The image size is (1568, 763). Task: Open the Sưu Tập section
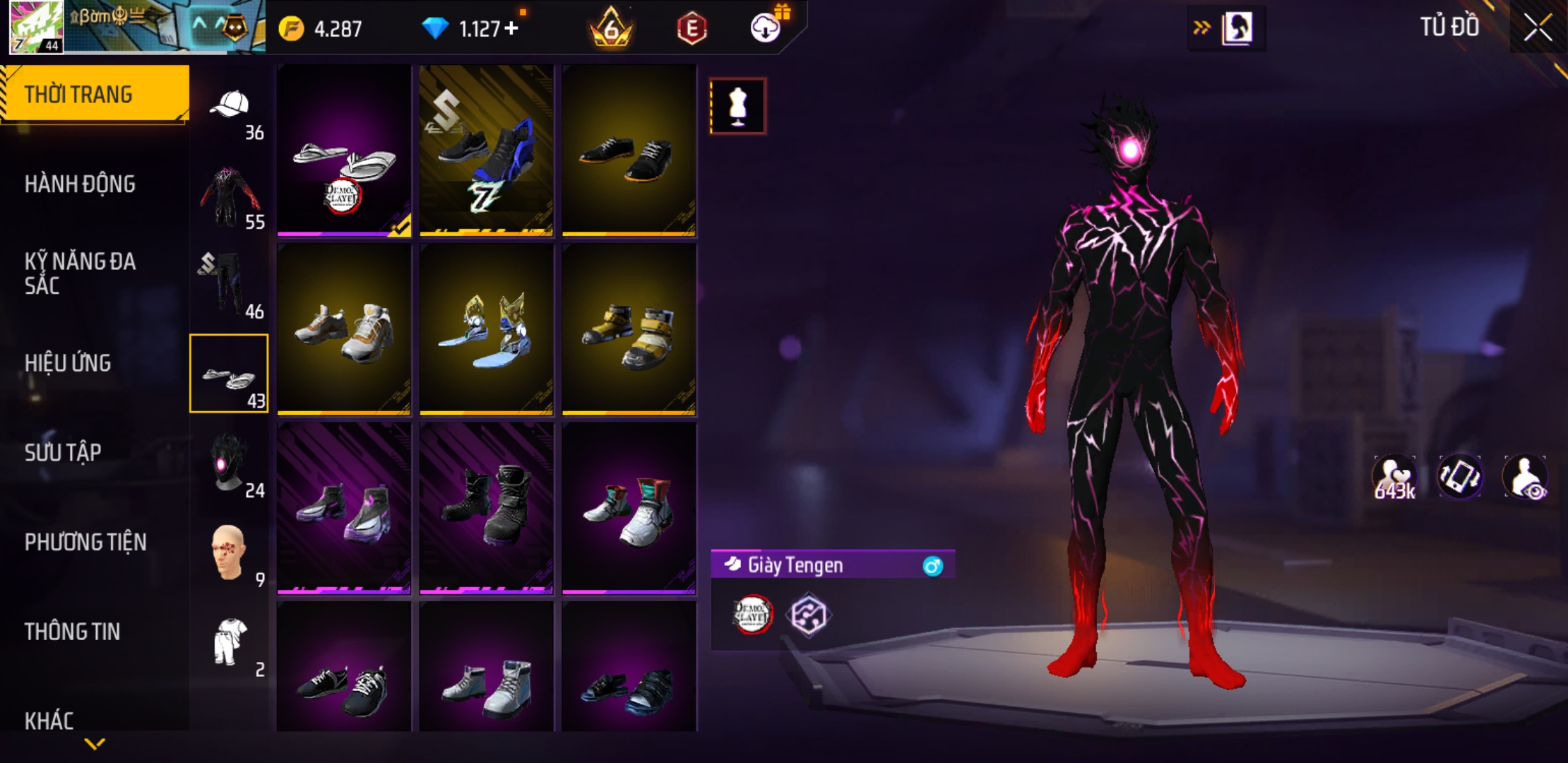click(x=63, y=453)
